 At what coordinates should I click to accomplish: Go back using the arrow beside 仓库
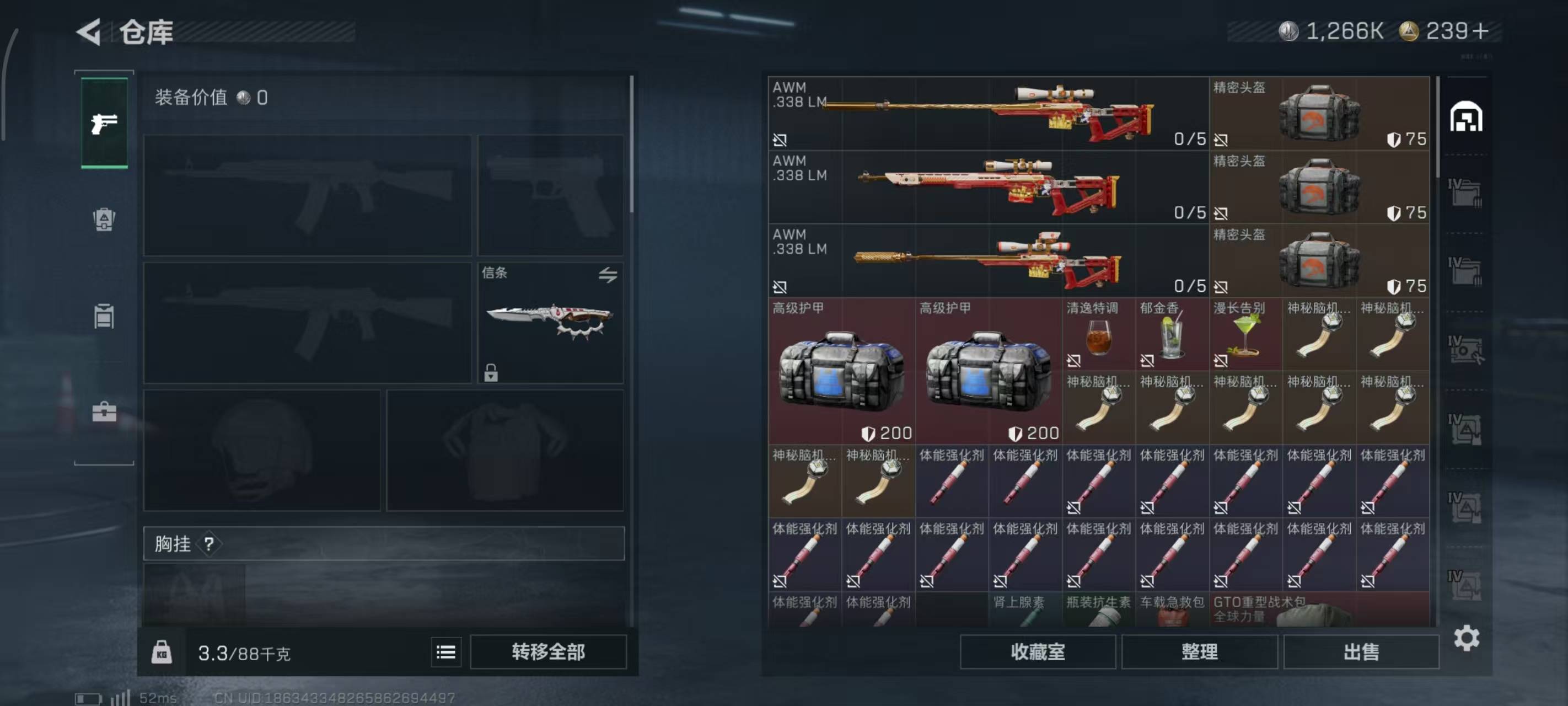(89, 31)
